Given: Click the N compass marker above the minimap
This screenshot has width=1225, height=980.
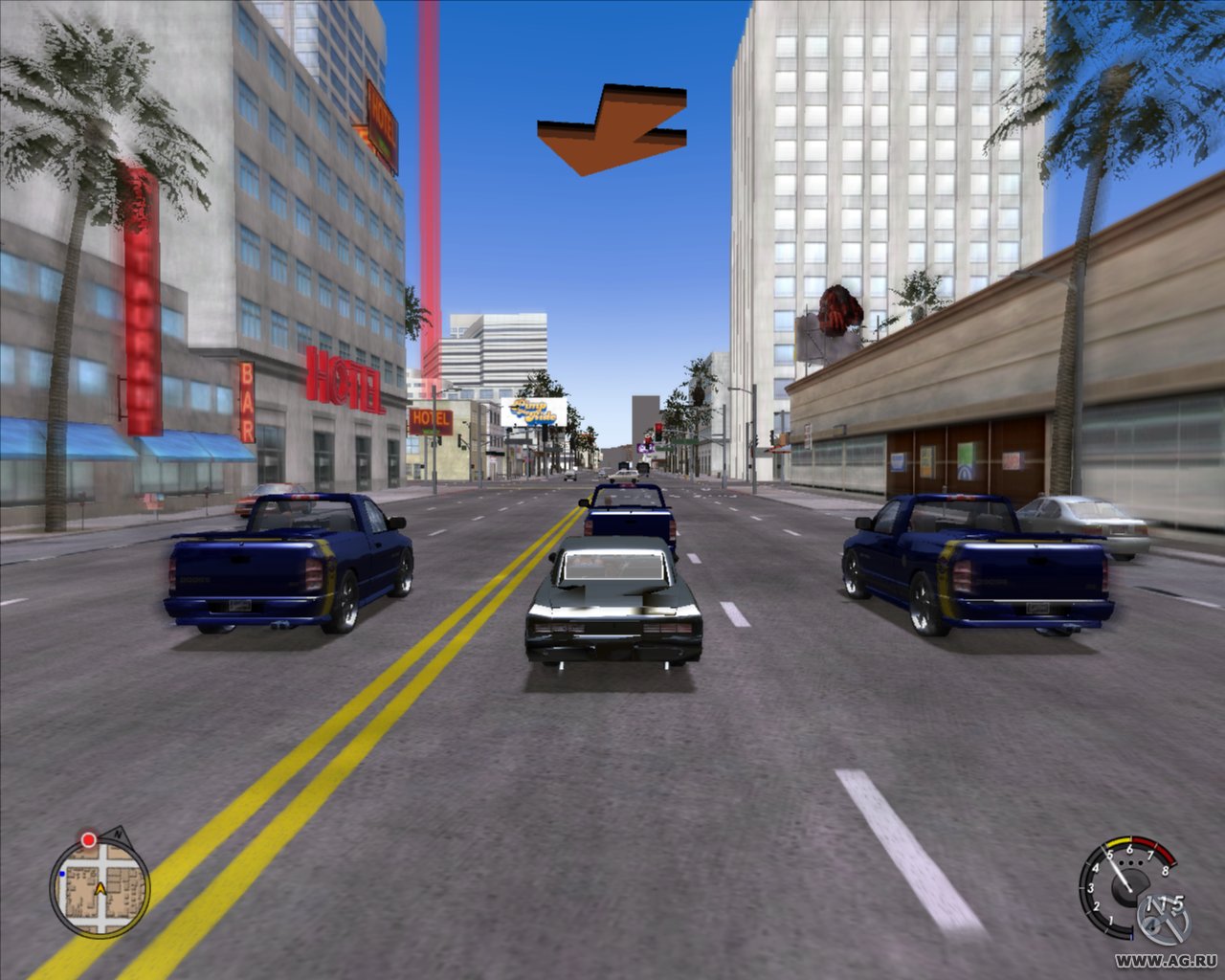Looking at the screenshot, I should 118,834.
